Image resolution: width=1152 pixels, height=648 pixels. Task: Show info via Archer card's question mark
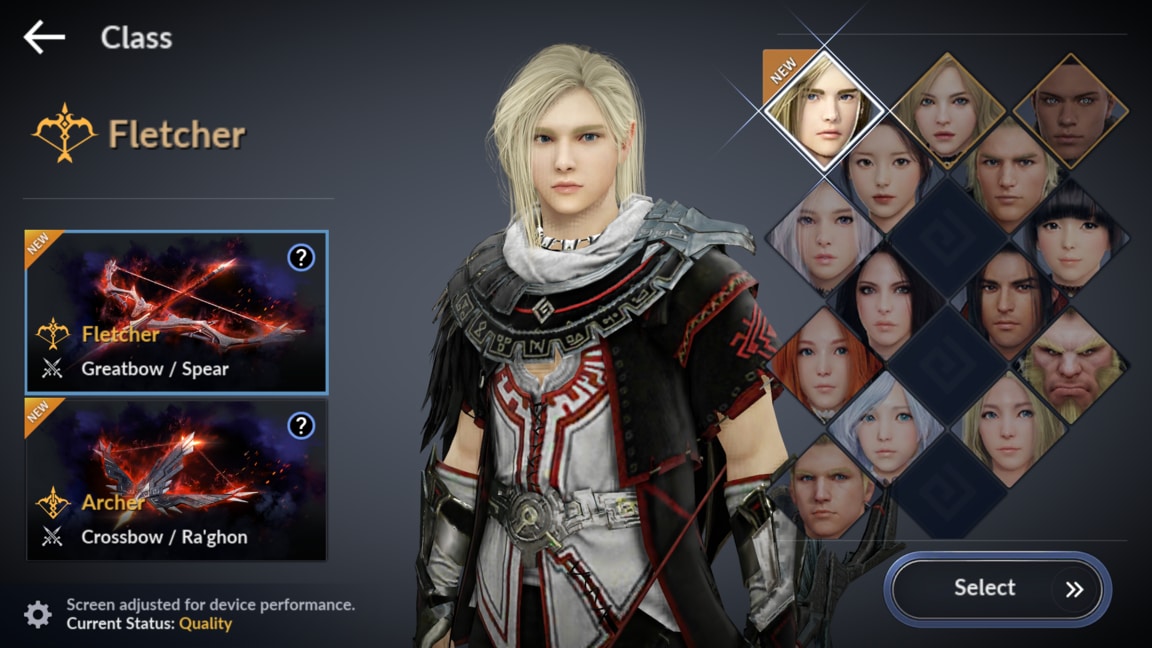click(301, 426)
